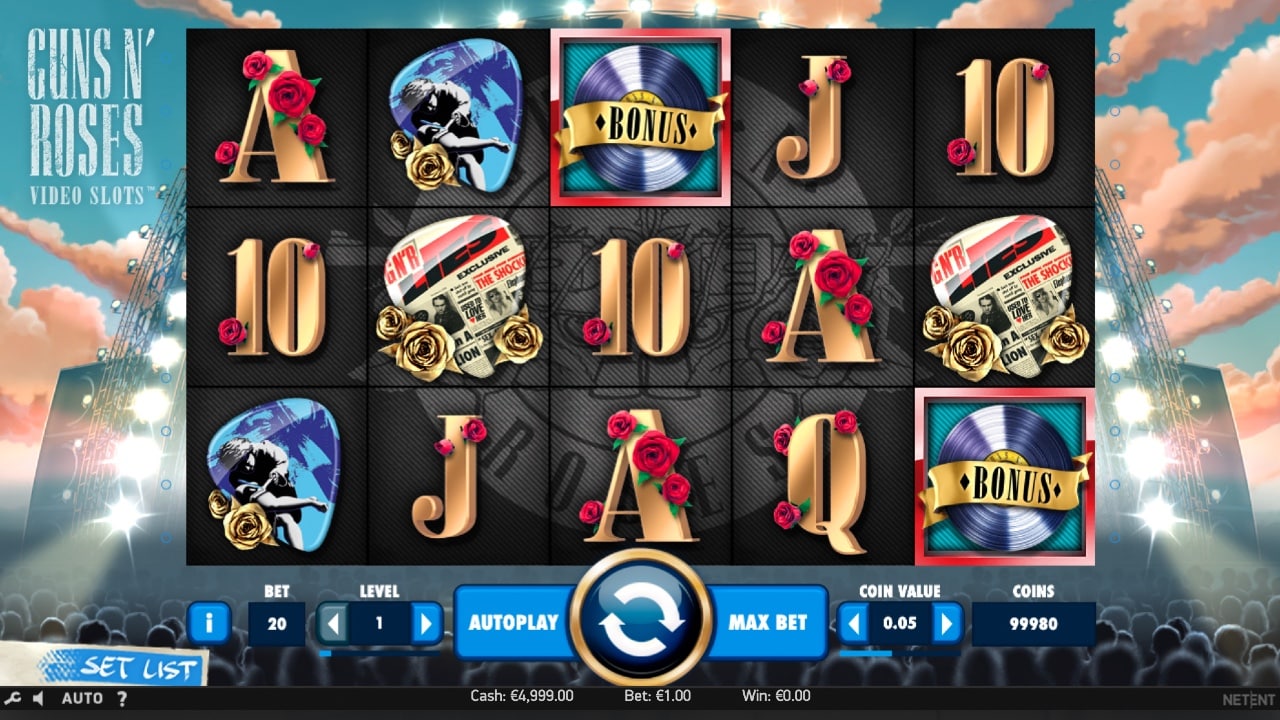
Task: Increase the bet level with the right arrow
Action: pyautogui.click(x=424, y=622)
